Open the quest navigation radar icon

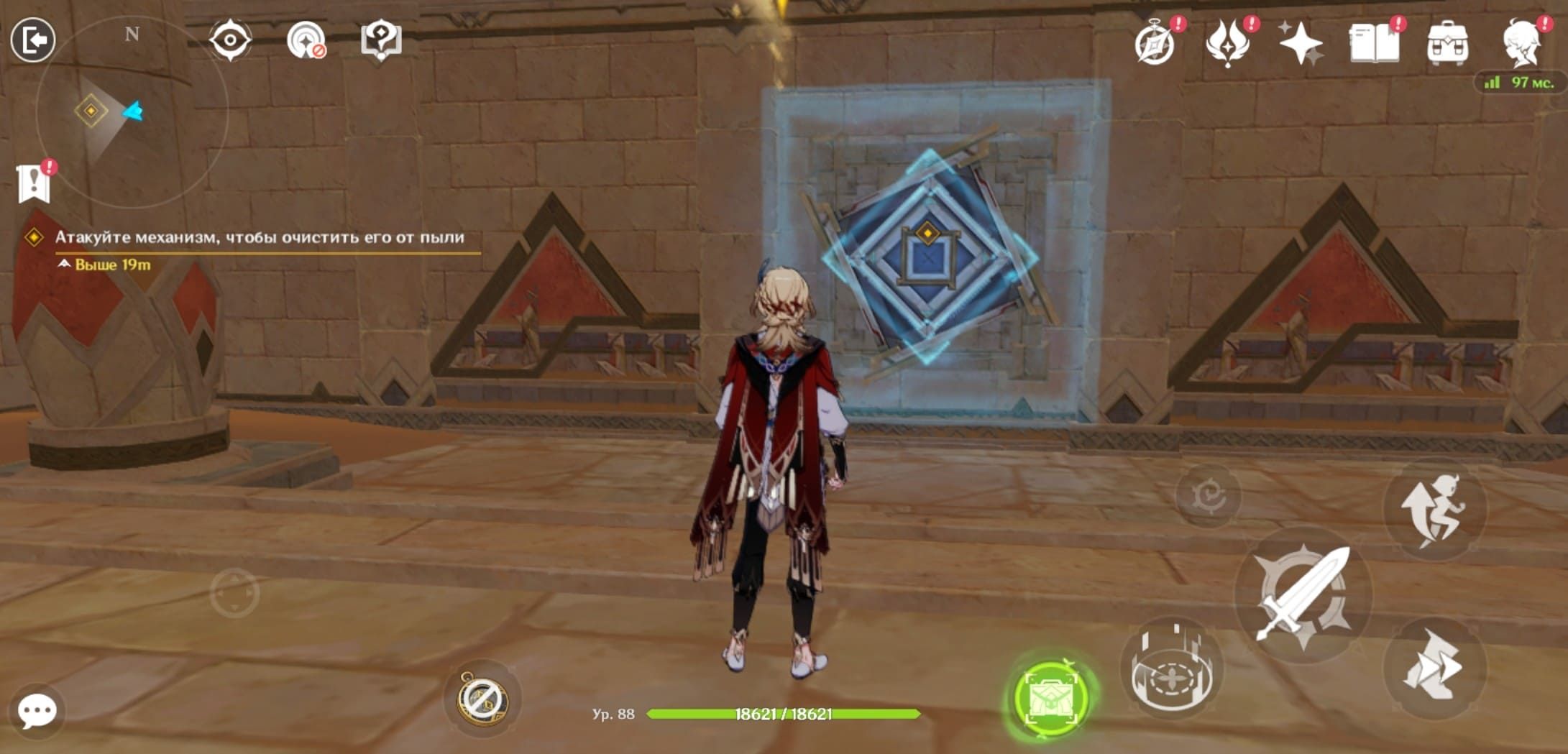[x=306, y=40]
